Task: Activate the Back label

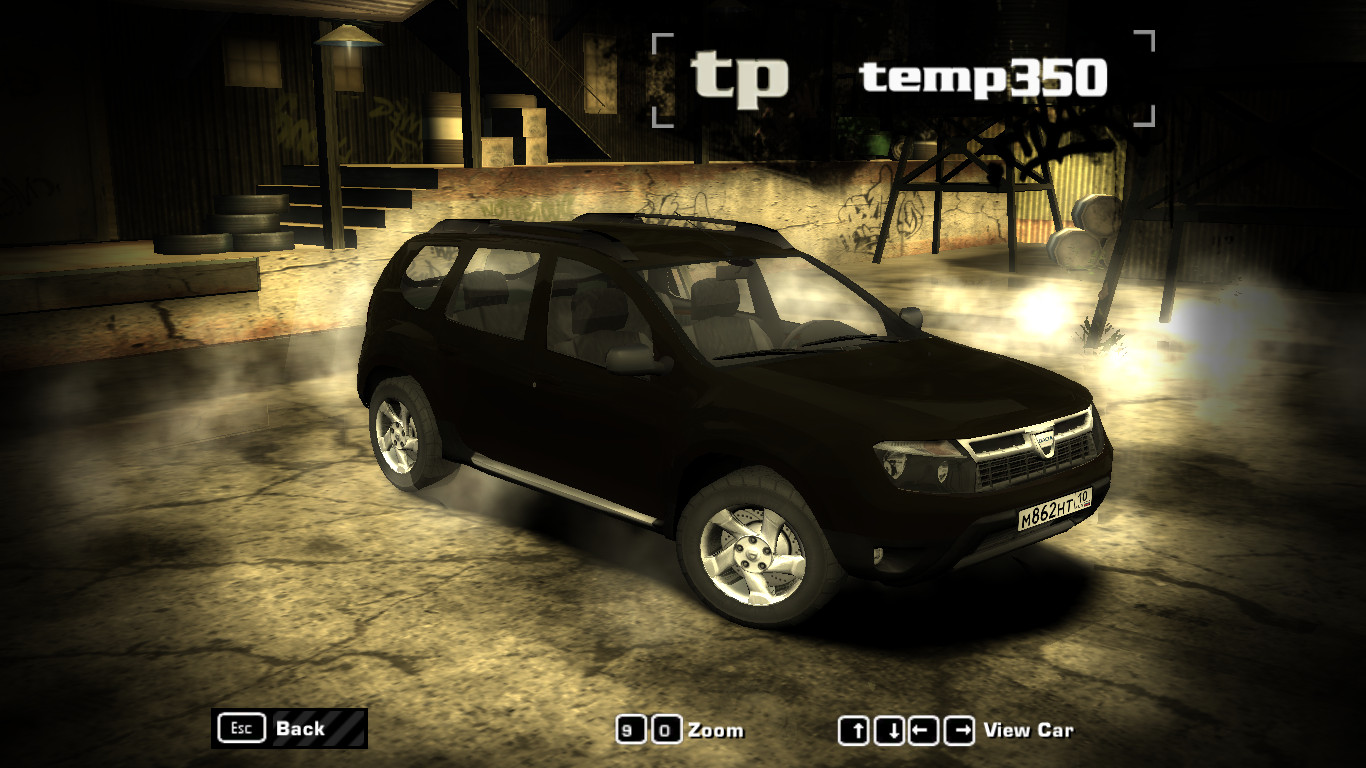Action: [x=303, y=729]
